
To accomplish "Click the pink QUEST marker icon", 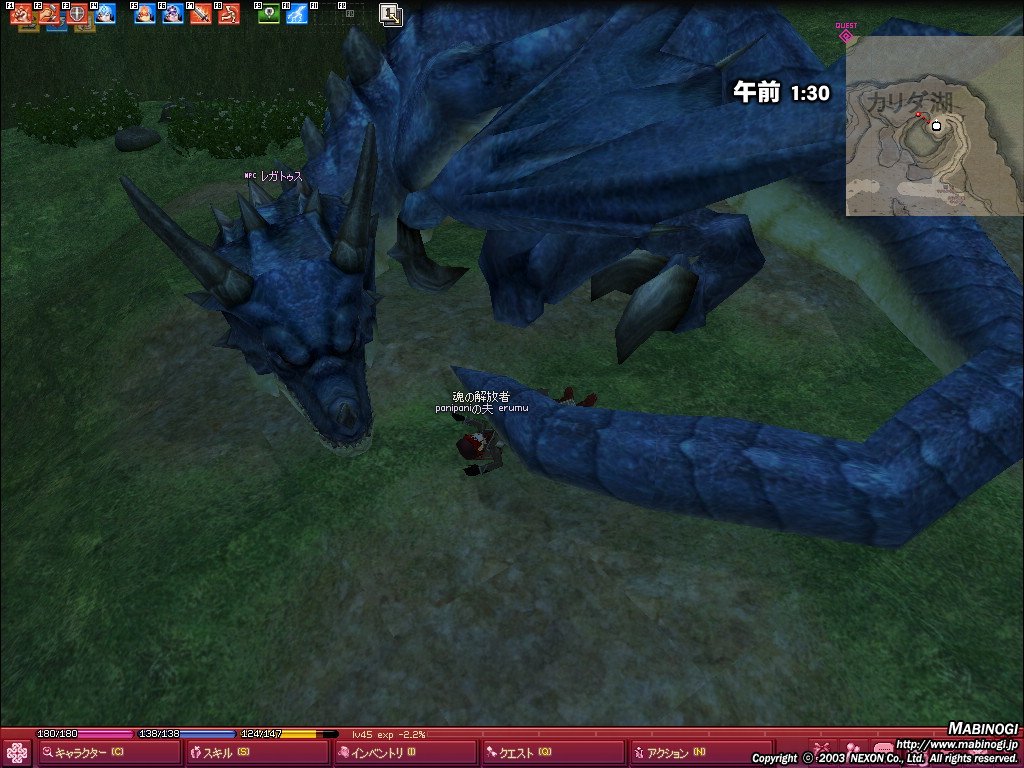I will [x=846, y=36].
